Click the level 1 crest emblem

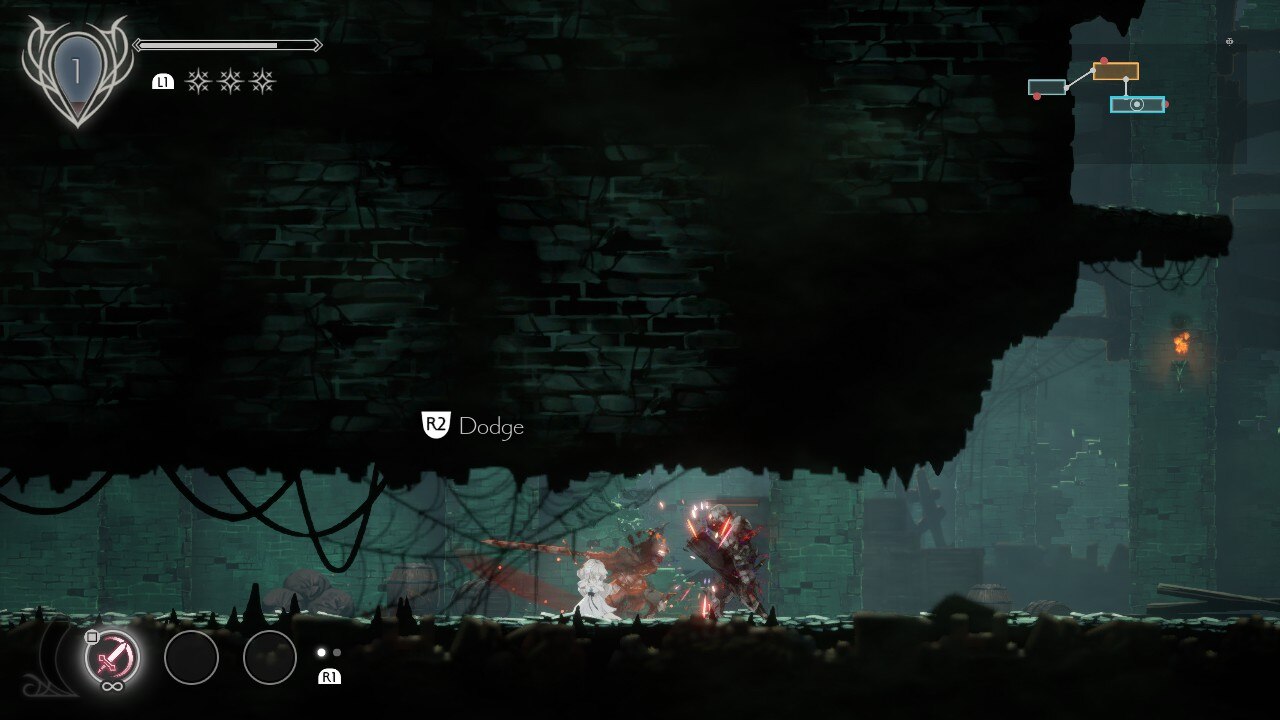pyautogui.click(x=76, y=72)
